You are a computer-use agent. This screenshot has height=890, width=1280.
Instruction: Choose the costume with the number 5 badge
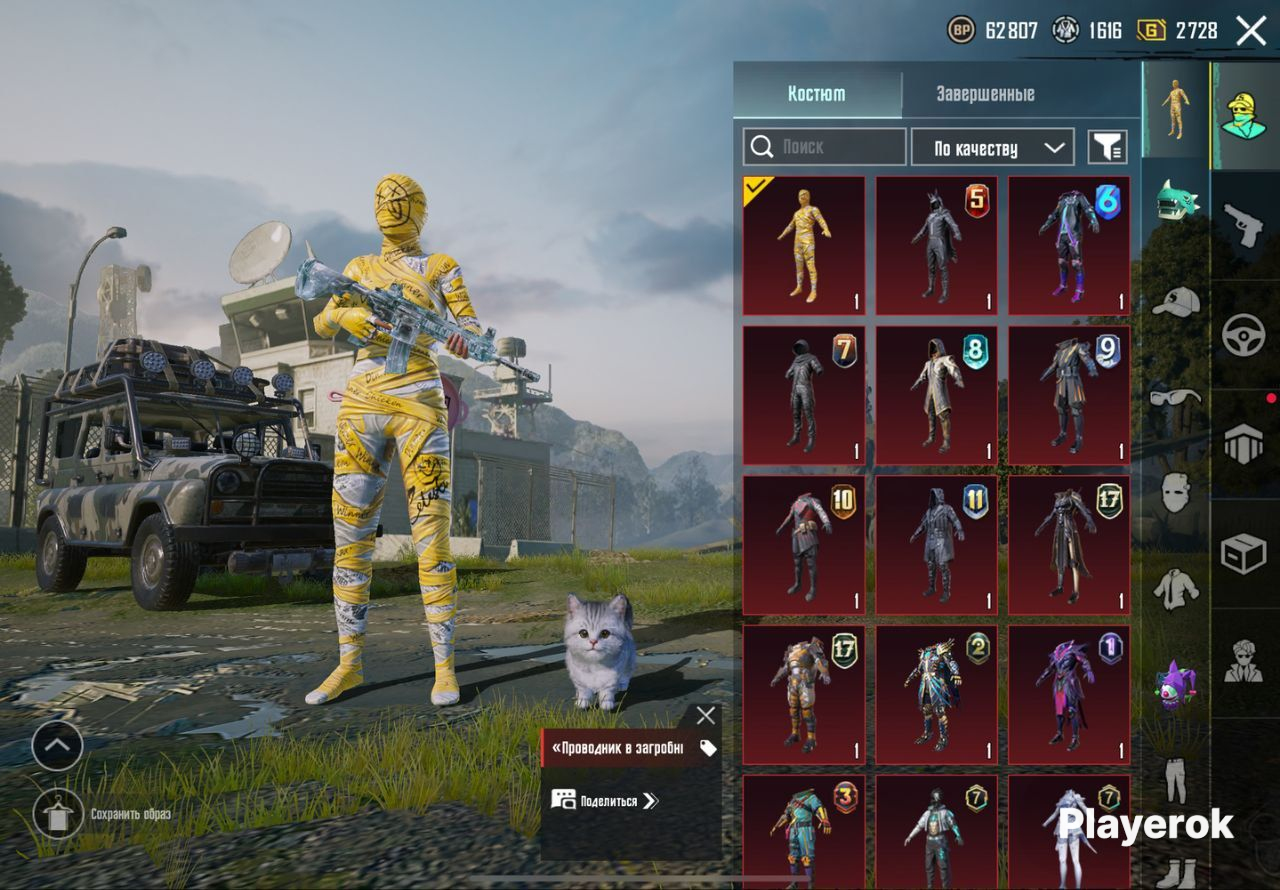tap(937, 246)
